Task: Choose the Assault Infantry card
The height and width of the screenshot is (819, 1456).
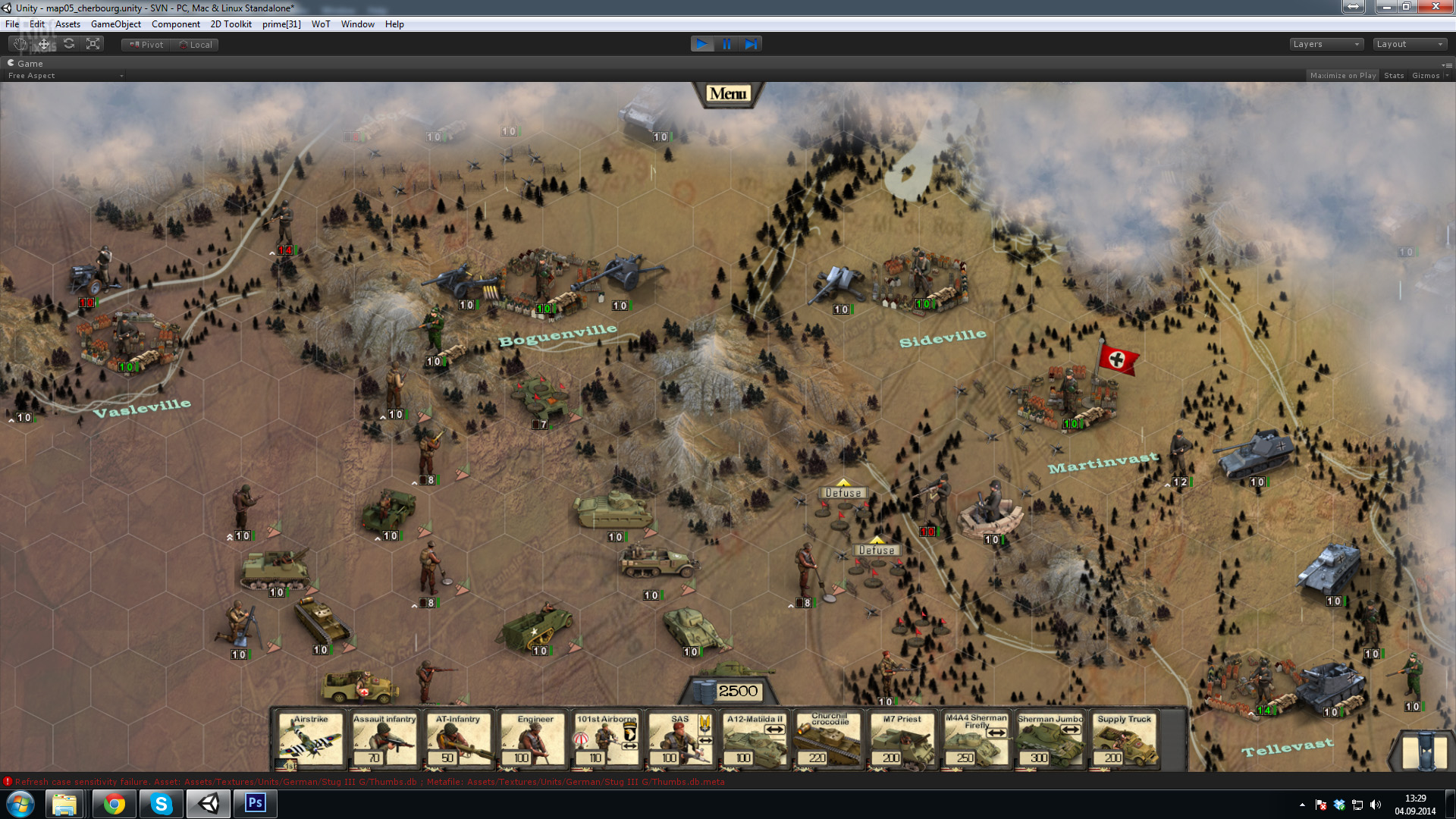Action: point(384,741)
